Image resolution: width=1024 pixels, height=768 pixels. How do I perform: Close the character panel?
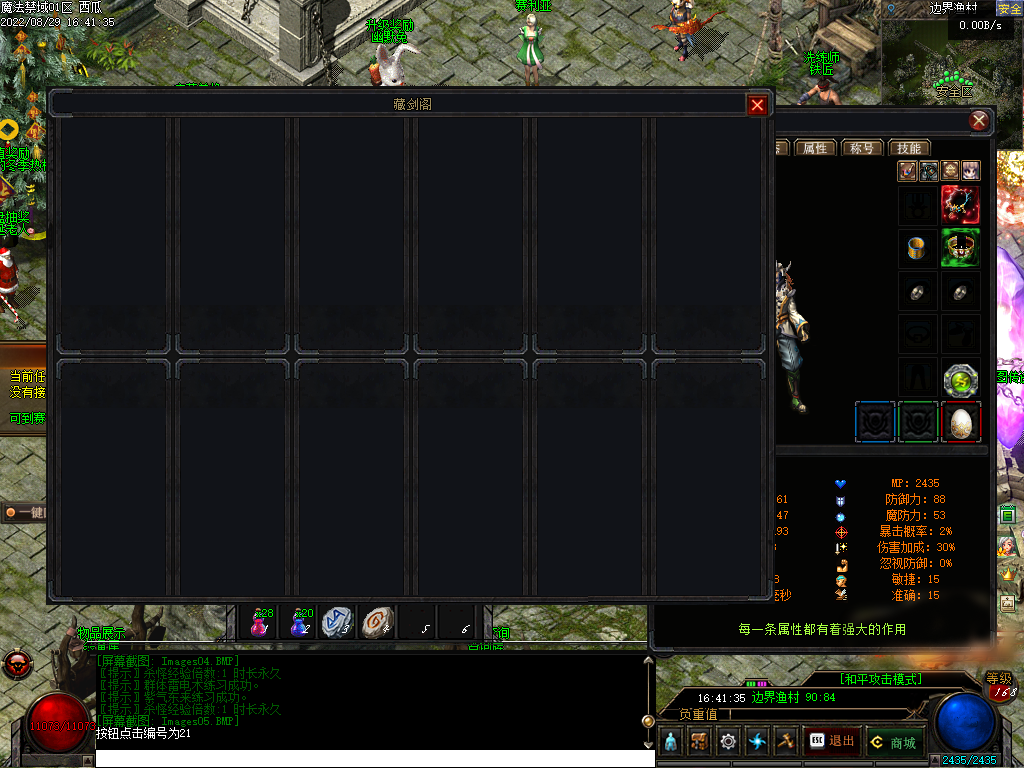tap(979, 121)
